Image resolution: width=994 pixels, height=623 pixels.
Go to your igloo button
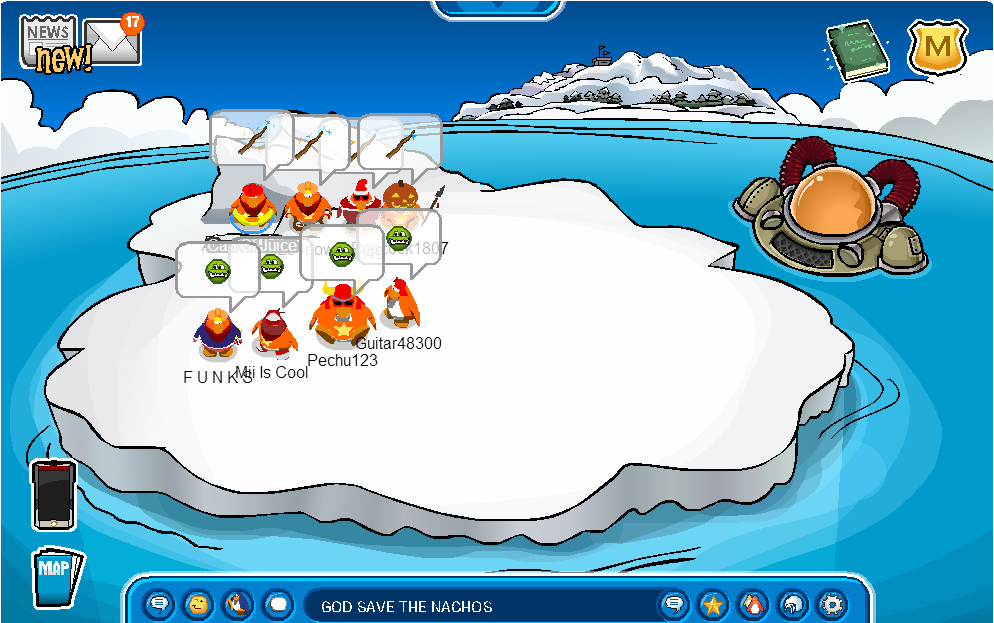(x=792, y=604)
